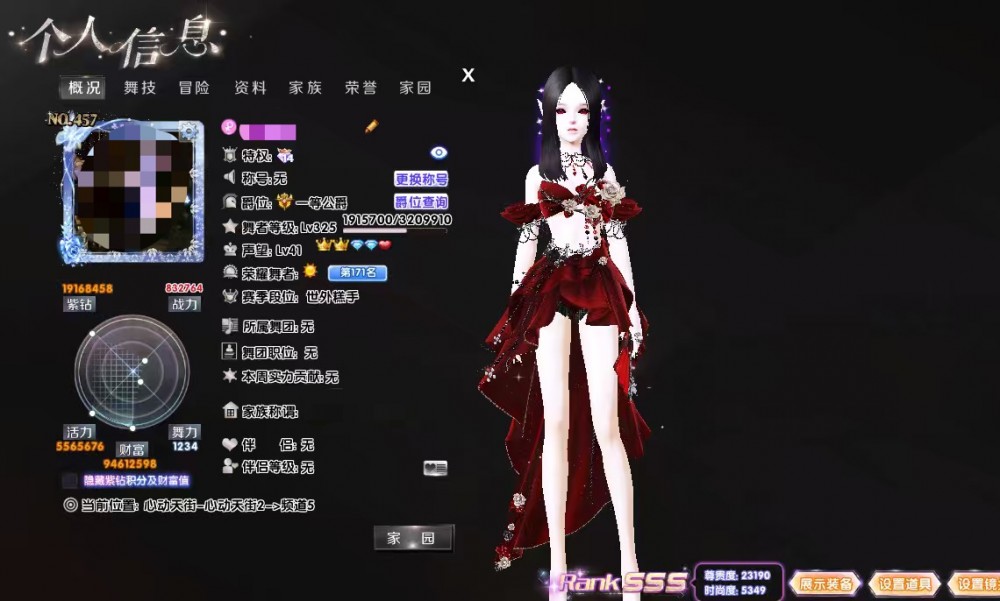Open the 冒险 tab

click(194, 88)
